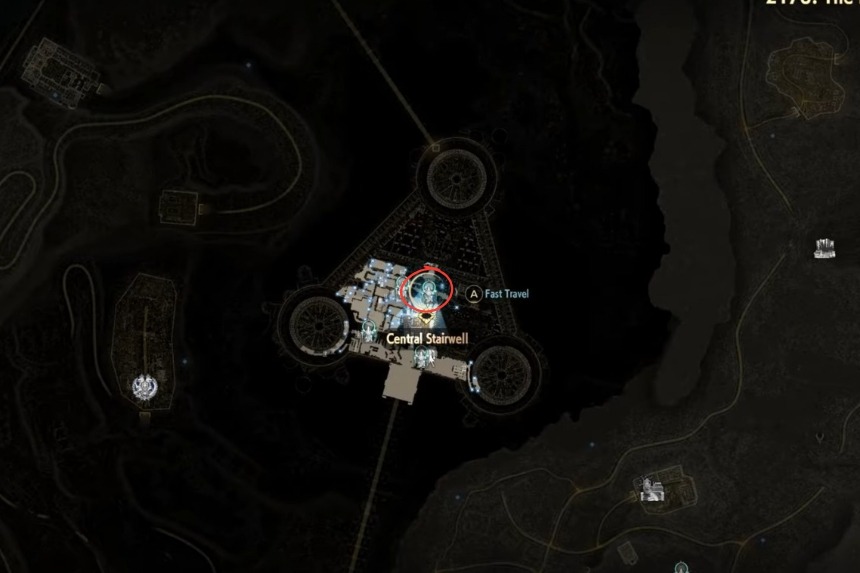
Task: Pick the white building marker by the southeast road
Action: click(x=653, y=489)
